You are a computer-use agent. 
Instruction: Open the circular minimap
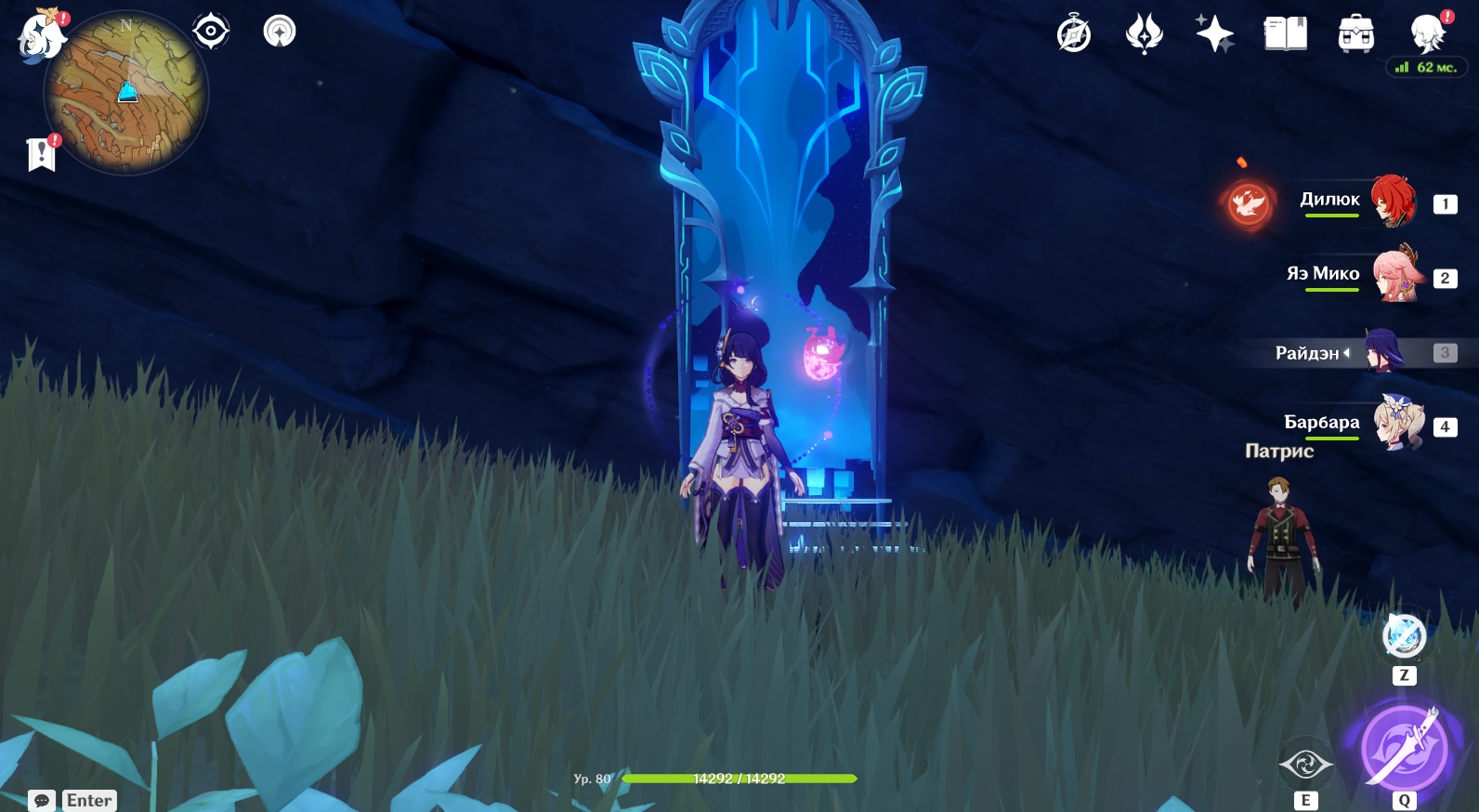coord(126,93)
